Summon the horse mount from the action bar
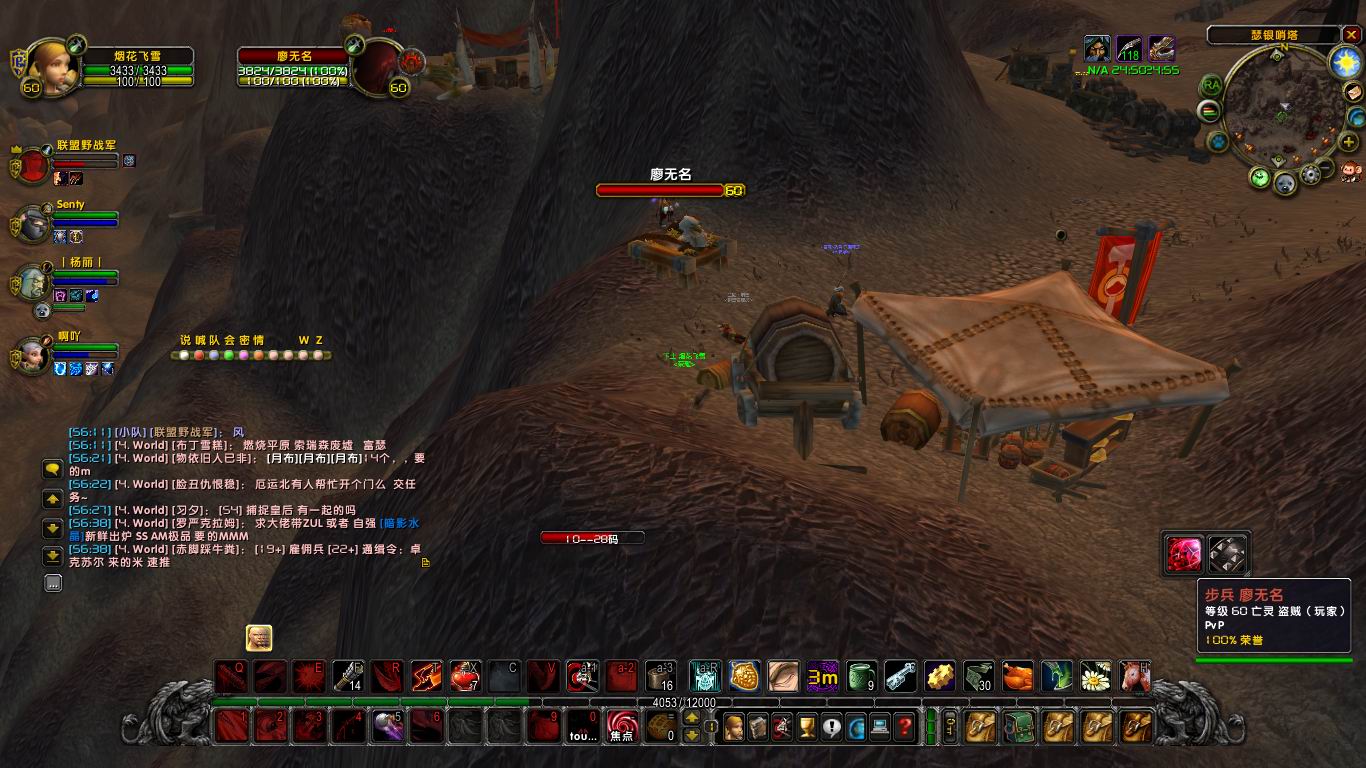 tap(1135, 677)
